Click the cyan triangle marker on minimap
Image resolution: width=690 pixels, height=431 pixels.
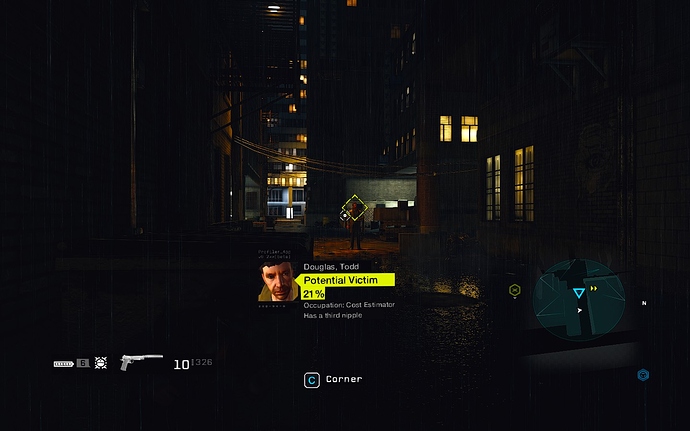578,293
